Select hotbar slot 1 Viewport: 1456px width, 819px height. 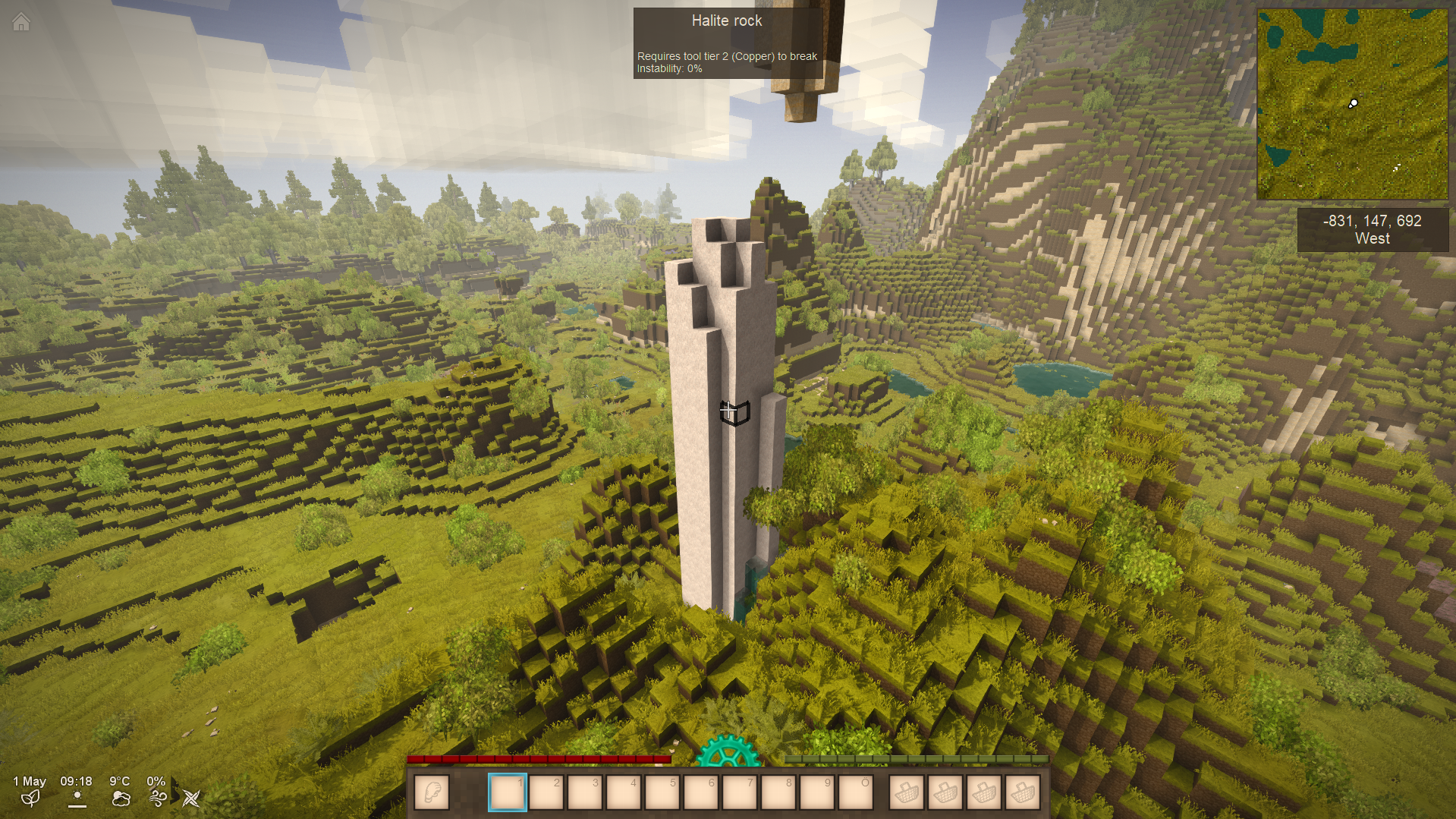(x=508, y=793)
